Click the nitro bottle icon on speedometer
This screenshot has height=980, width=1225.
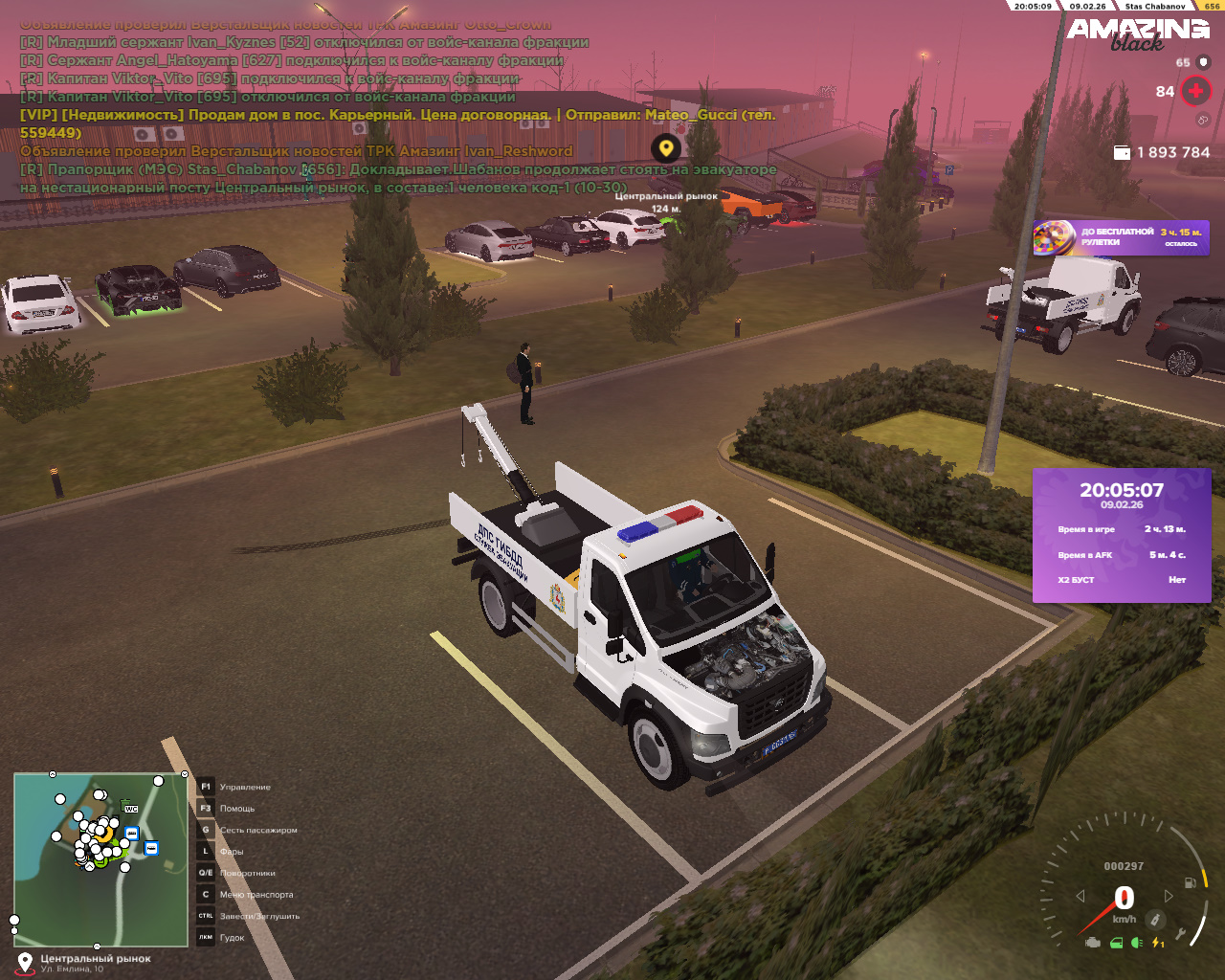1156,920
